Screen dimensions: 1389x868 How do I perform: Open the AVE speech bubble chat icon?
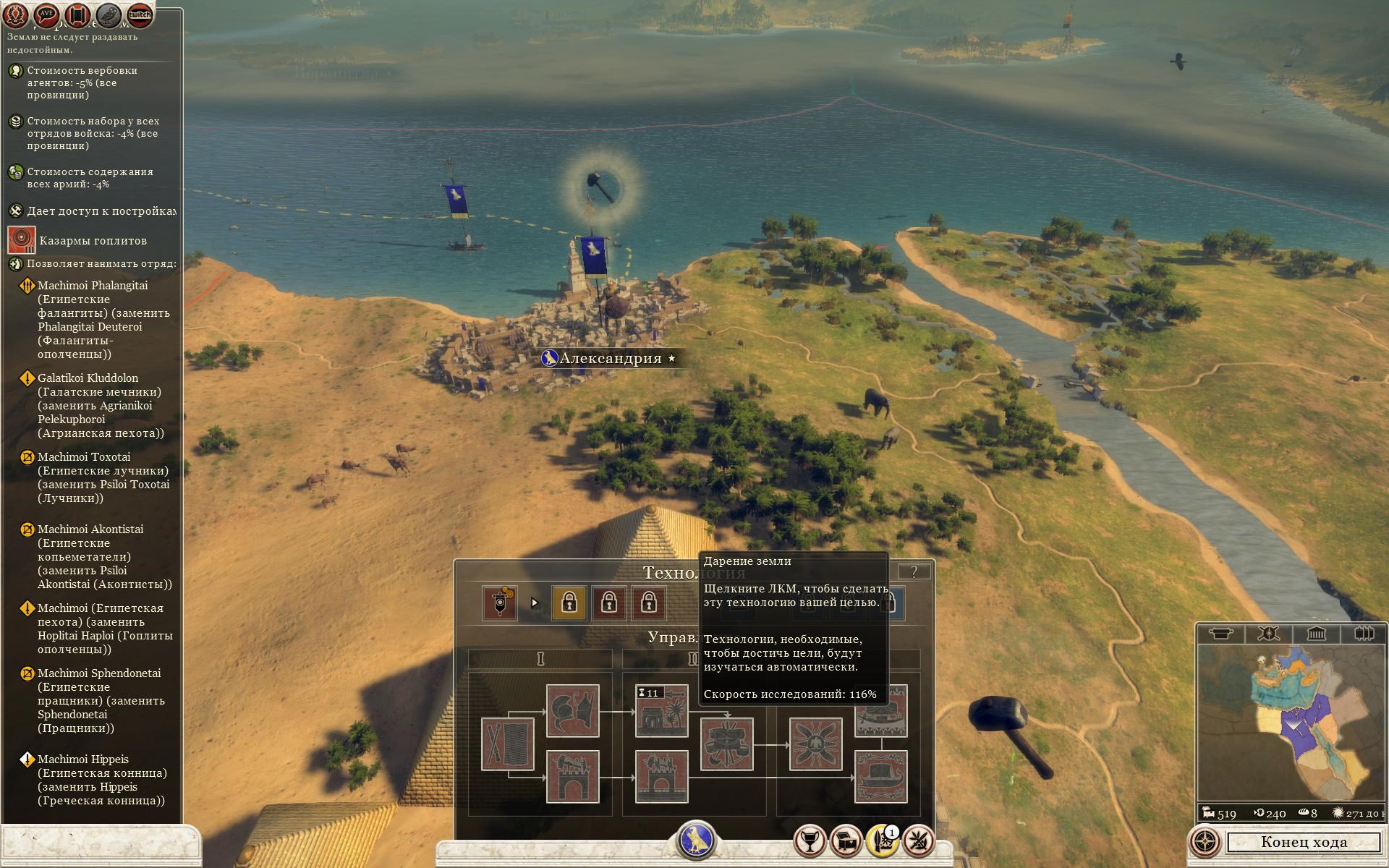(47, 14)
